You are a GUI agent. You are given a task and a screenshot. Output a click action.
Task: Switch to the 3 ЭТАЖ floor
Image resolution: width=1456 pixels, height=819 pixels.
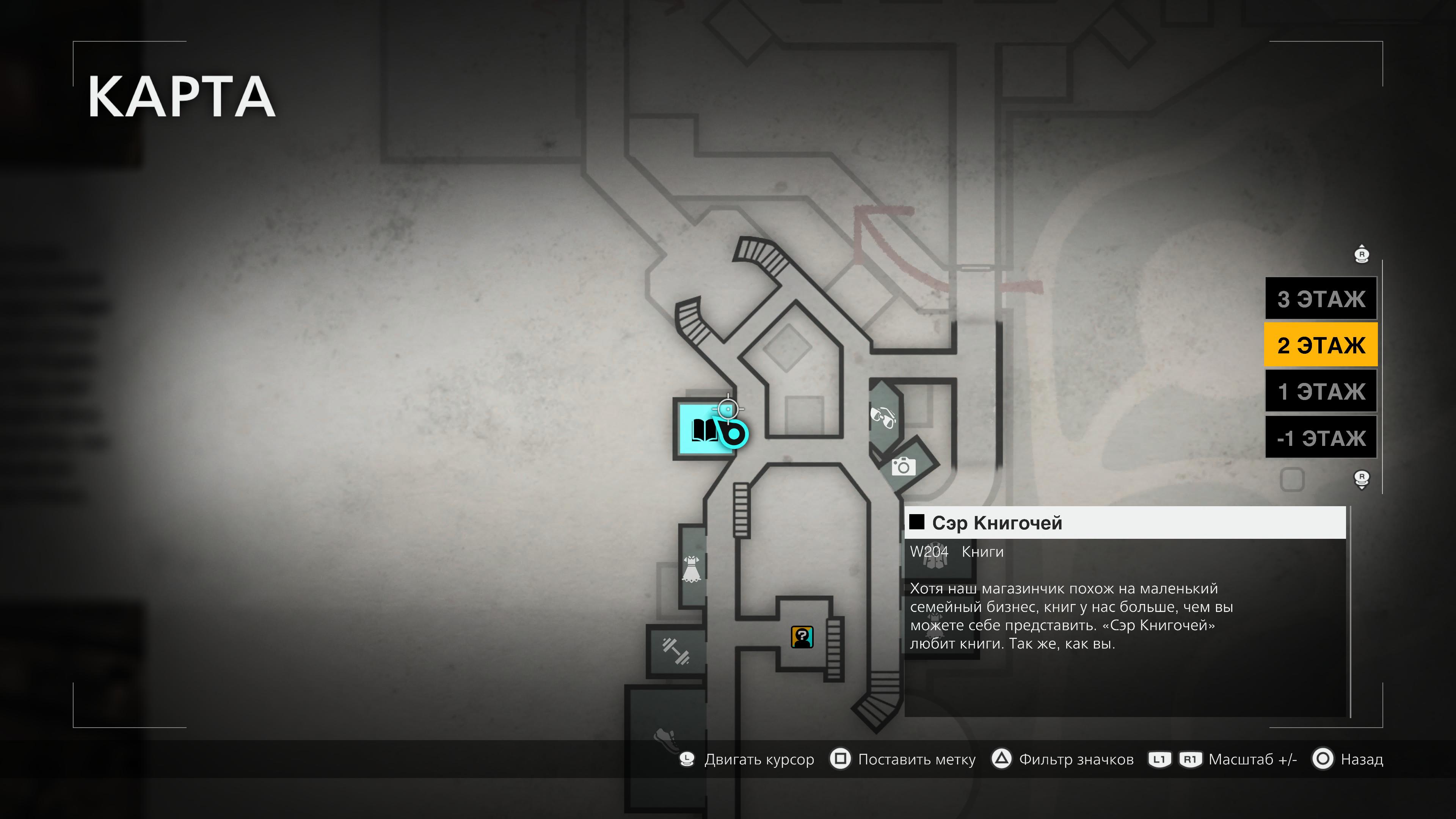click(x=1320, y=299)
